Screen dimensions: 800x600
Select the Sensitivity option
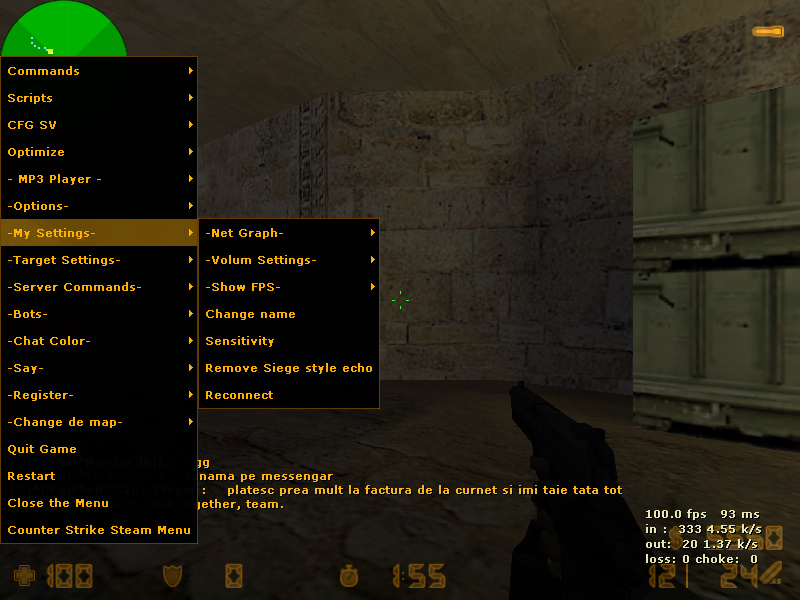pyautogui.click(x=289, y=341)
